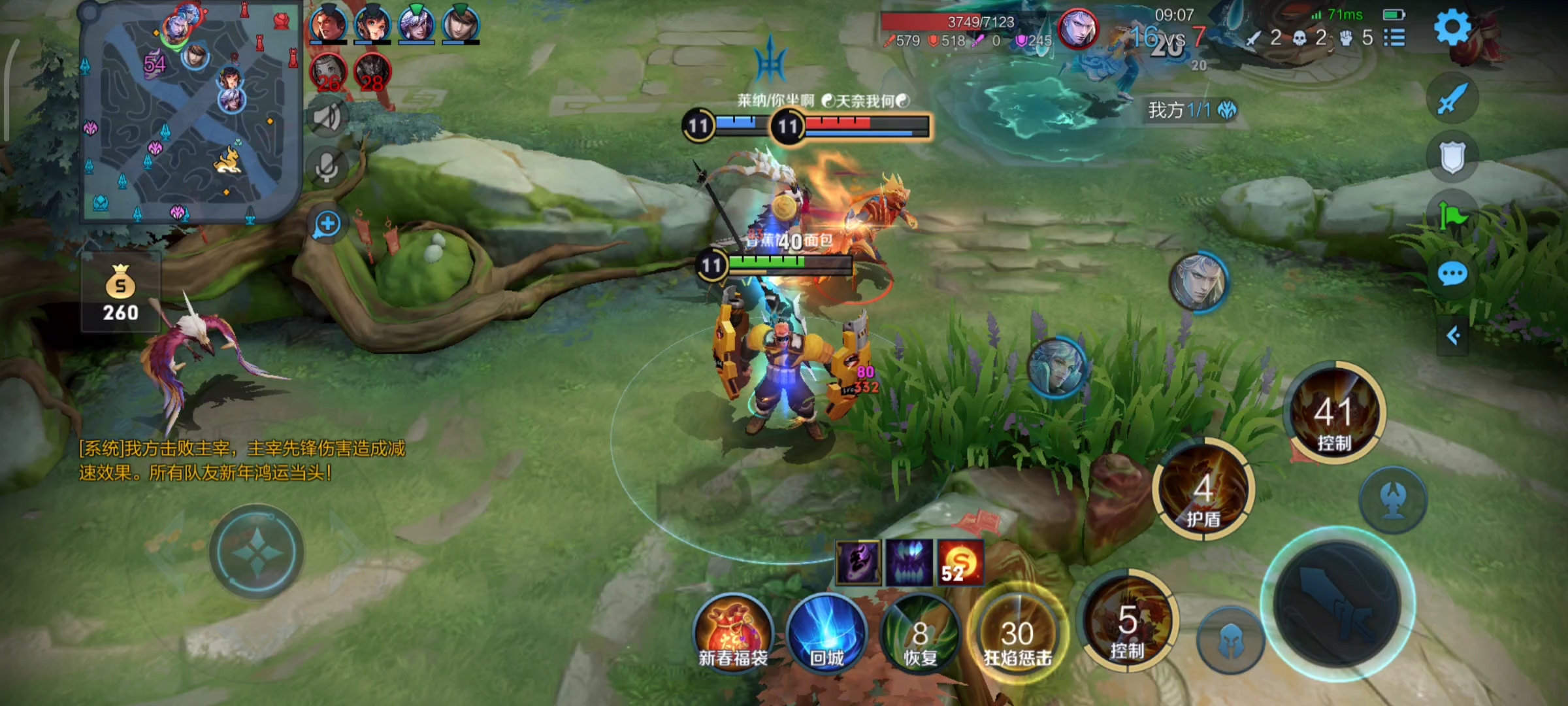This screenshot has height=706, width=1568.
Task: Tap the battlefield minimap
Action: click(189, 112)
